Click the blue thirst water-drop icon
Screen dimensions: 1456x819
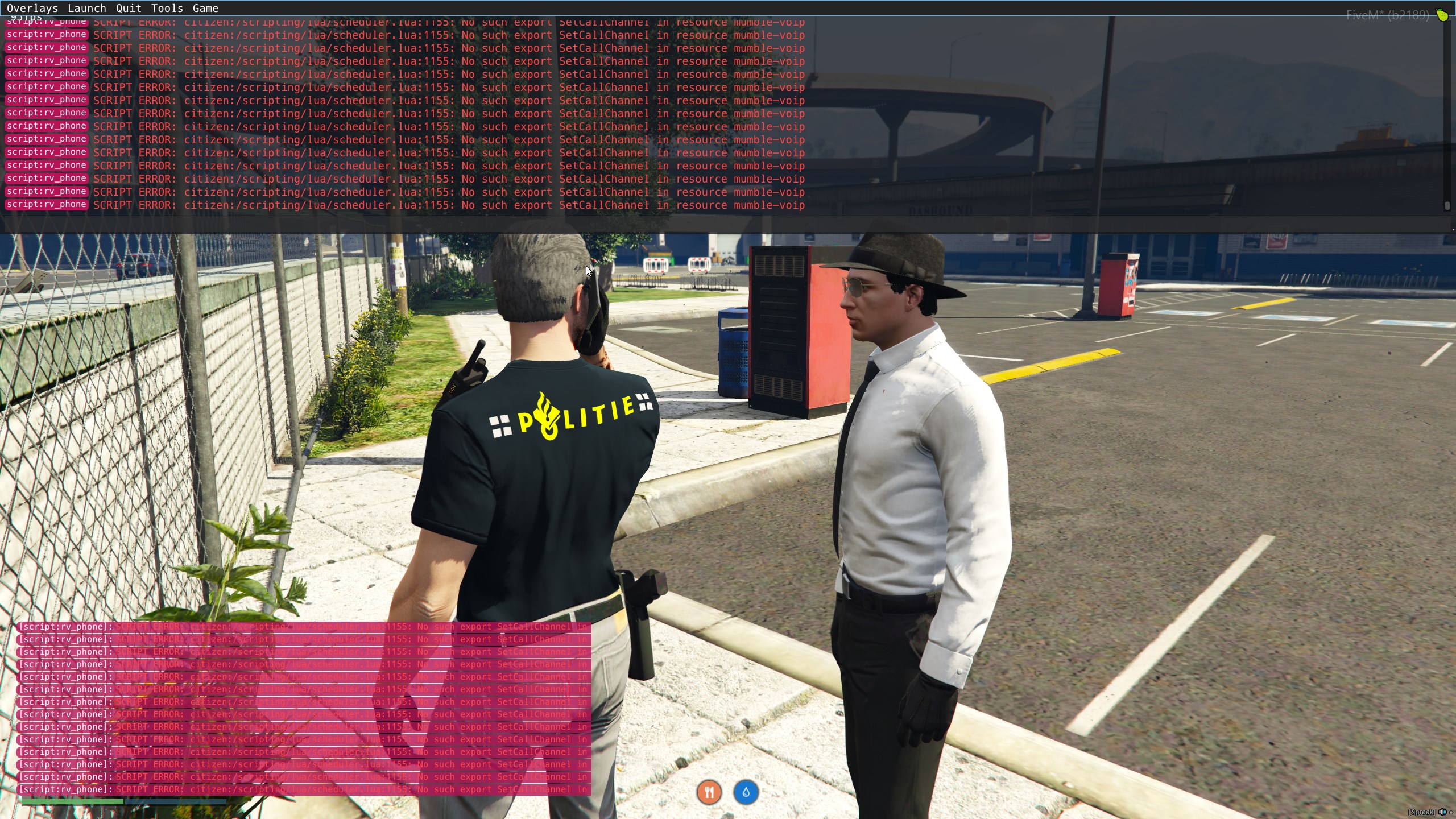pos(746,792)
